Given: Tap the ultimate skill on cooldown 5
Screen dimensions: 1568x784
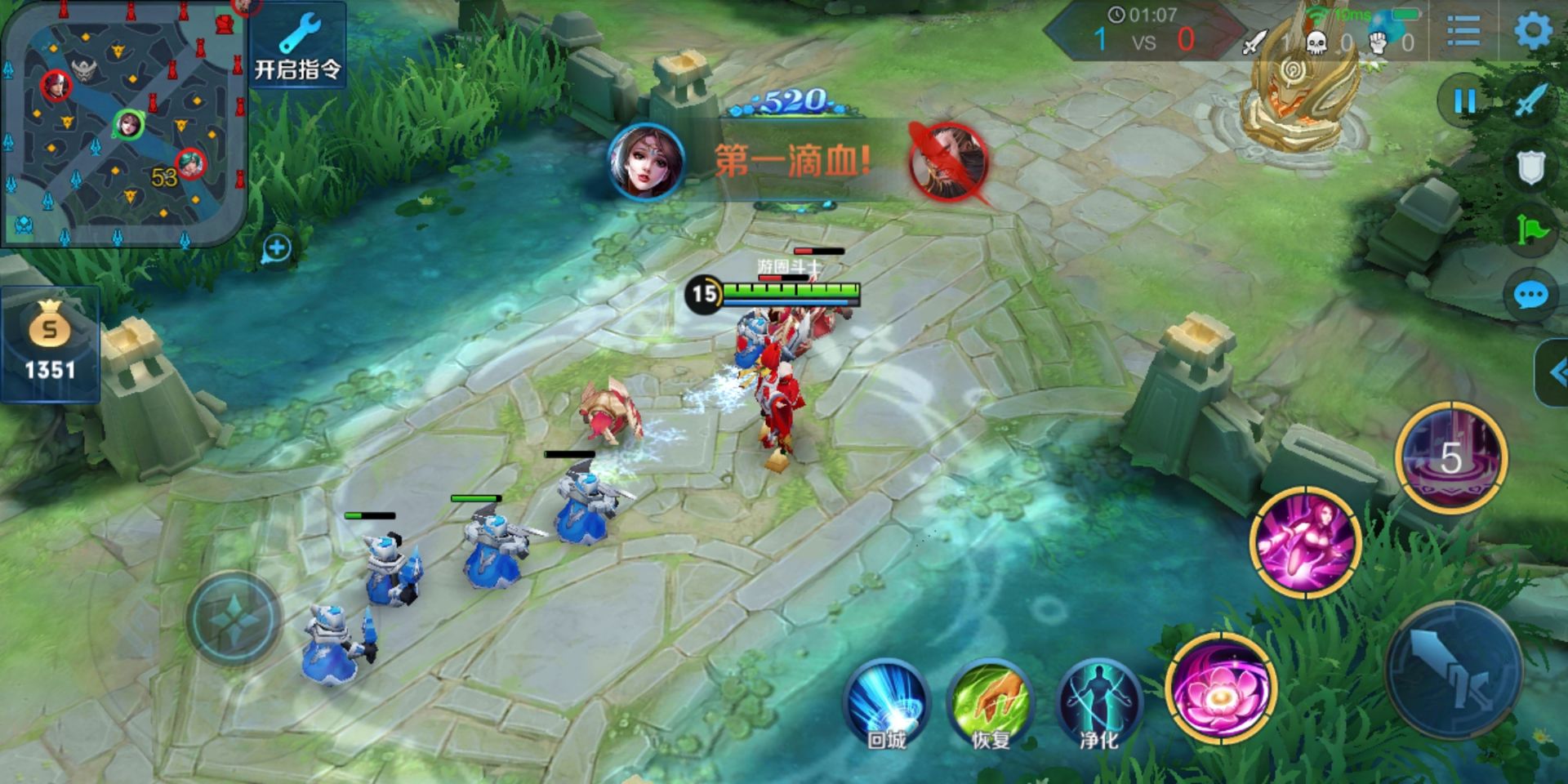Looking at the screenshot, I should tap(1450, 457).
